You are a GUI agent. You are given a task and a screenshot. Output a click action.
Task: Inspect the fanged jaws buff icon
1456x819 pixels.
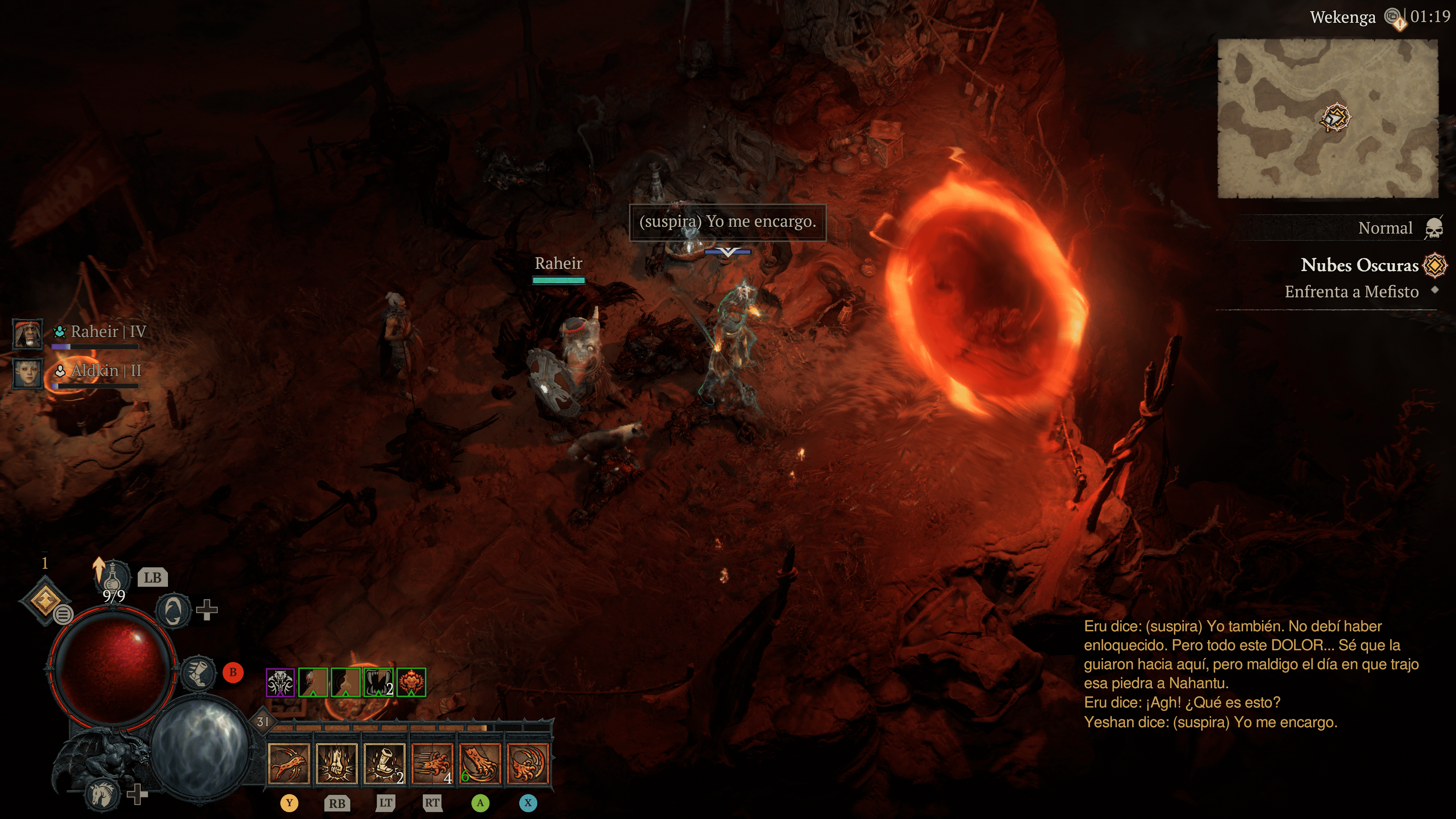pos(378,682)
